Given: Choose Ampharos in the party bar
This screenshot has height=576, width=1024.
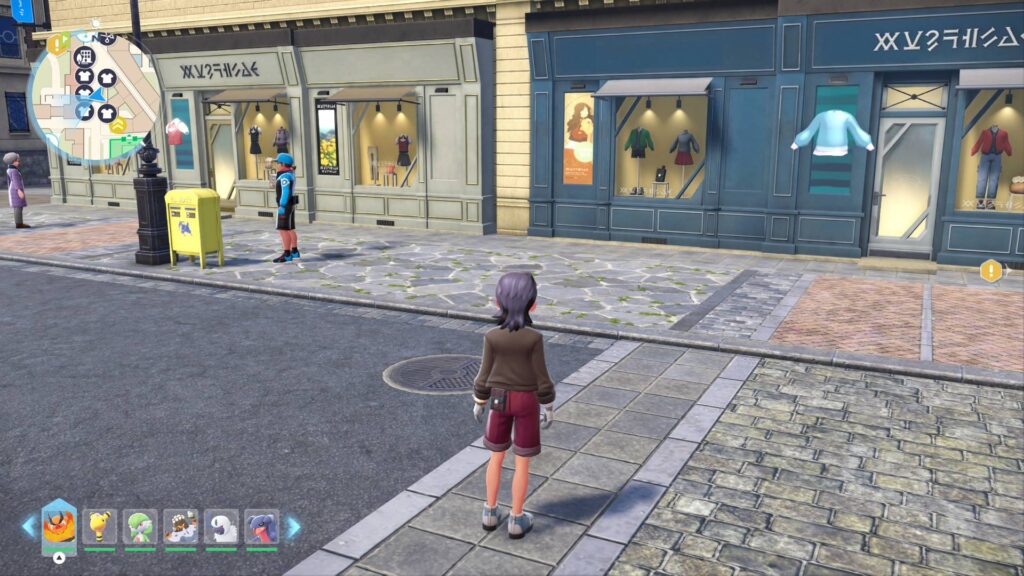Looking at the screenshot, I should 100,526.
